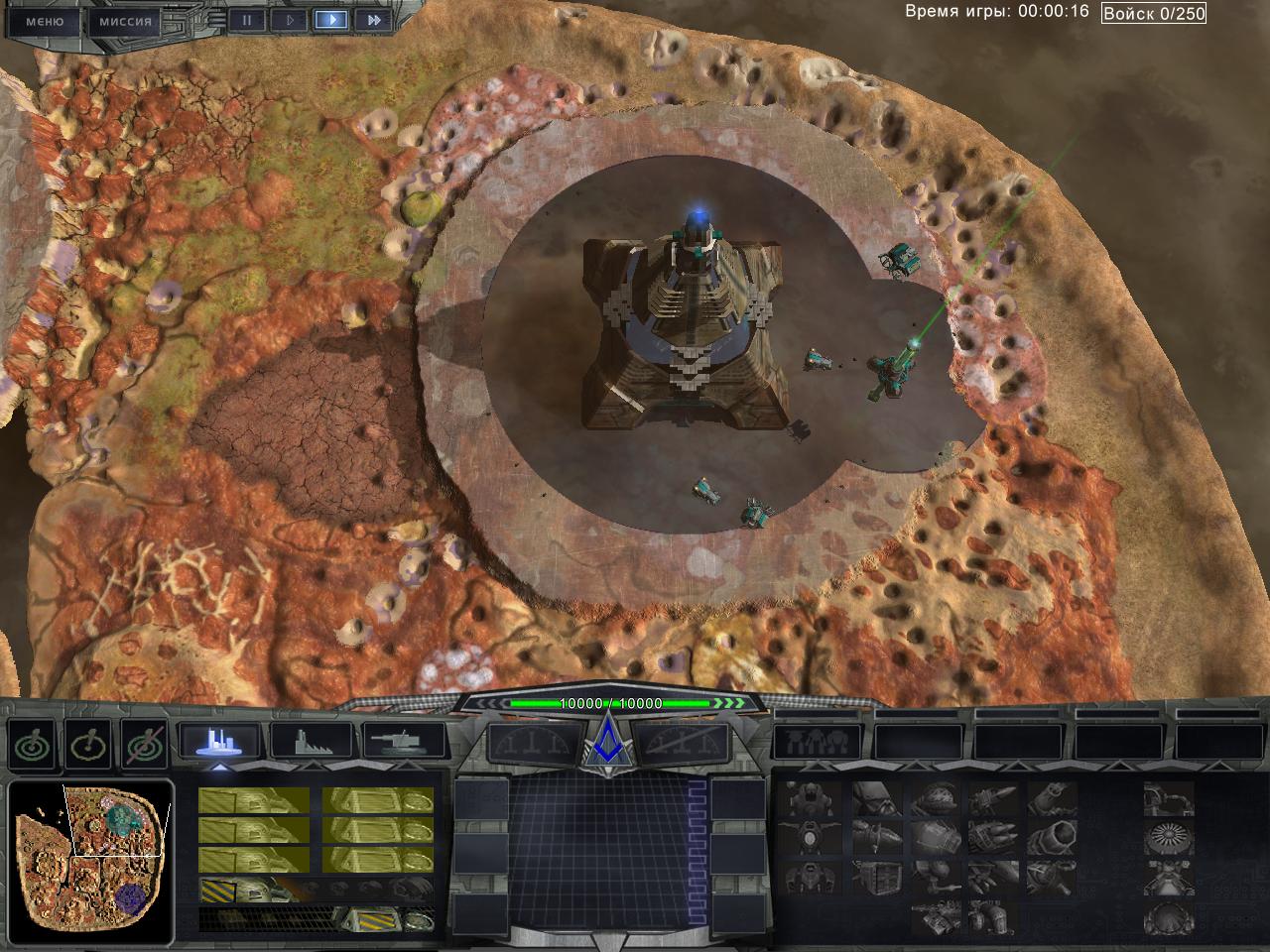Choose the round fan-grille unit icon
This screenshot has height=952, width=1270.
pos(1168,838)
